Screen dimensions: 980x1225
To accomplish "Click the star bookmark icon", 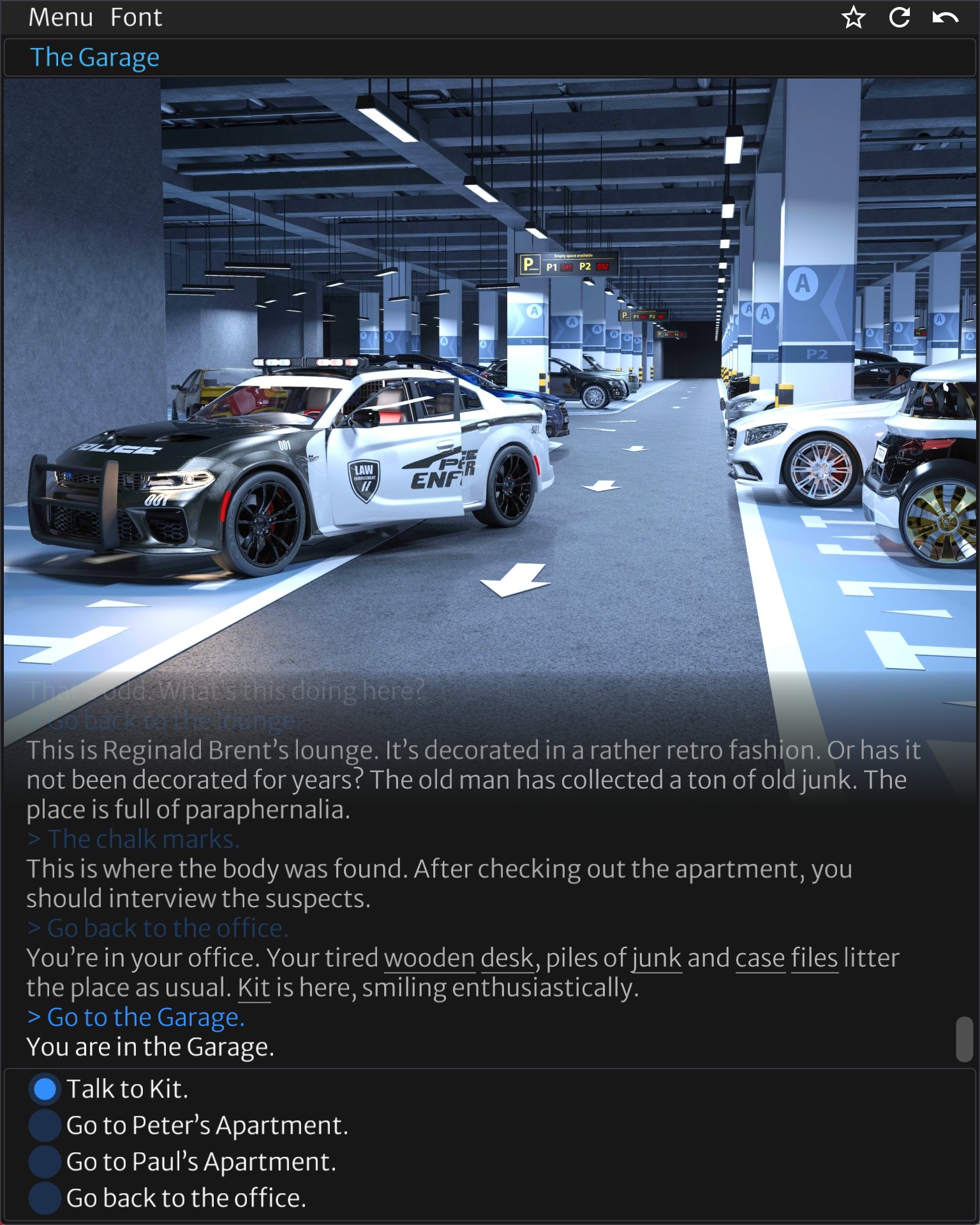I will pos(853,18).
